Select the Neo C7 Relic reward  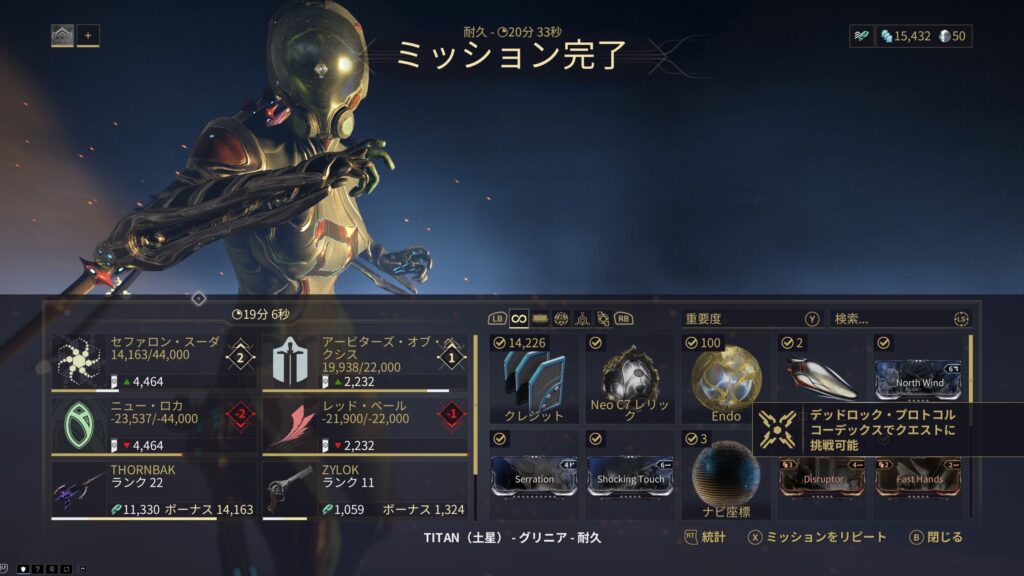[x=631, y=380]
